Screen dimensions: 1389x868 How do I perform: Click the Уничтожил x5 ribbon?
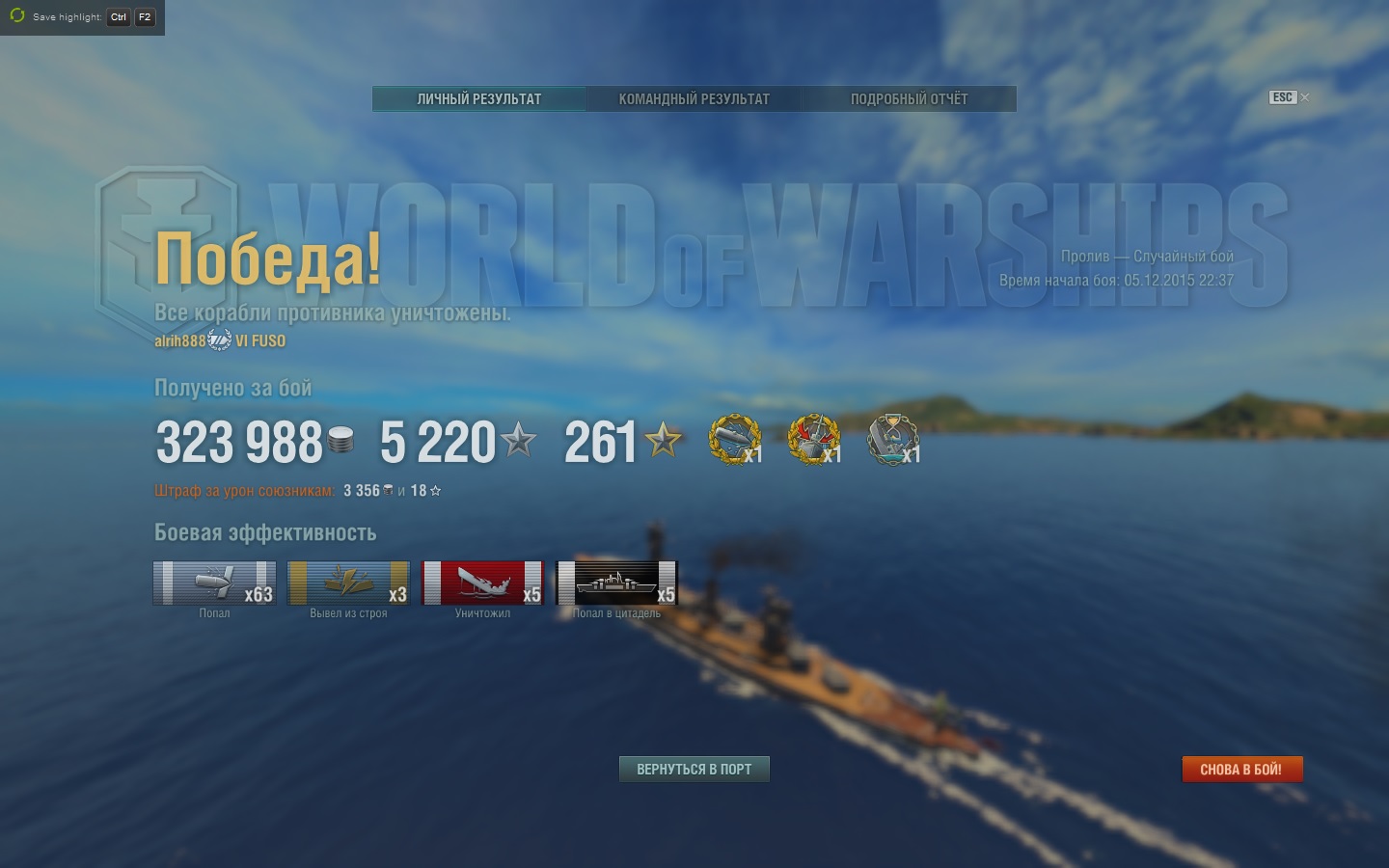[x=482, y=583]
